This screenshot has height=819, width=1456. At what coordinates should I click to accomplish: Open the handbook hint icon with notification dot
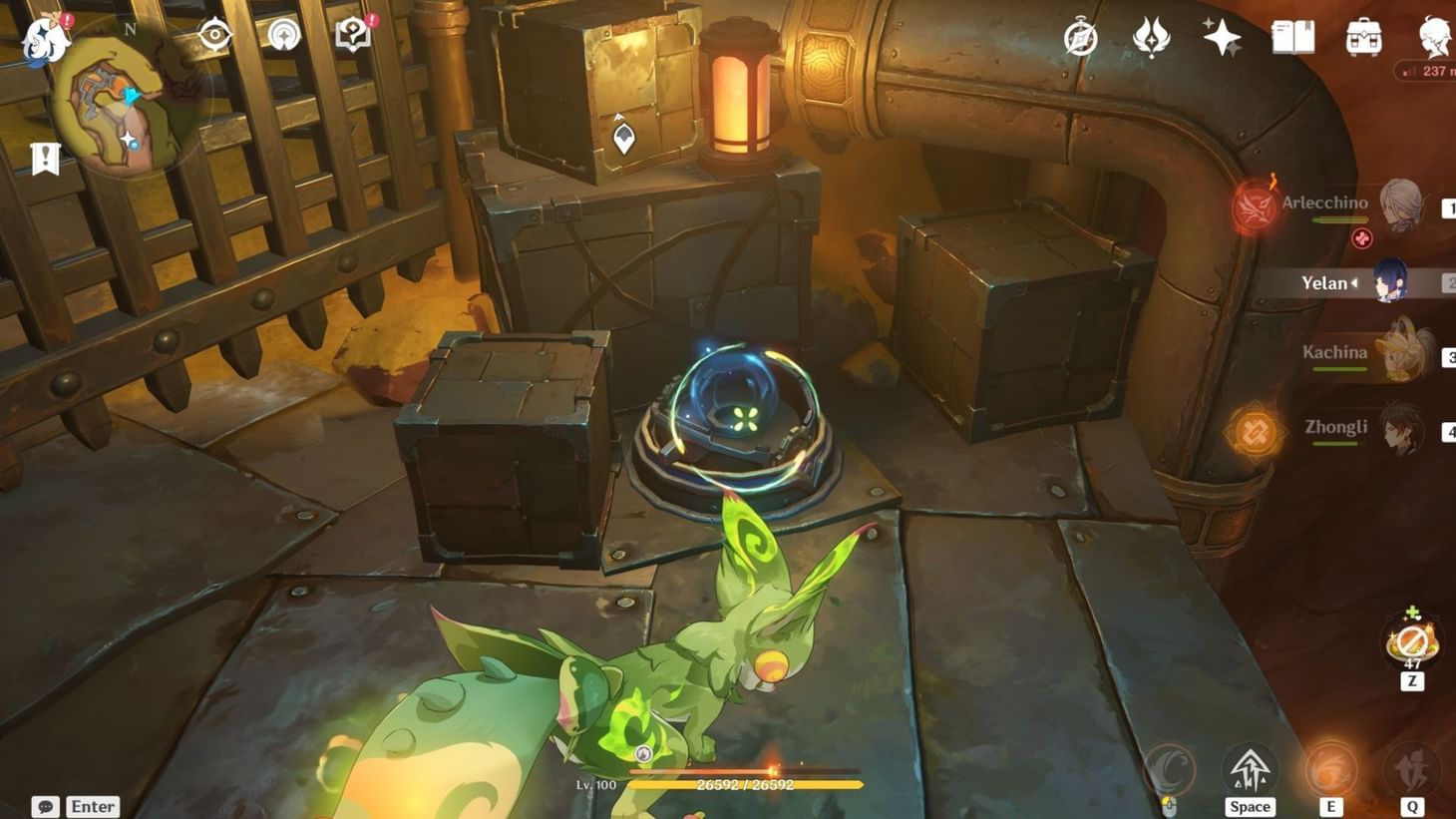351,33
